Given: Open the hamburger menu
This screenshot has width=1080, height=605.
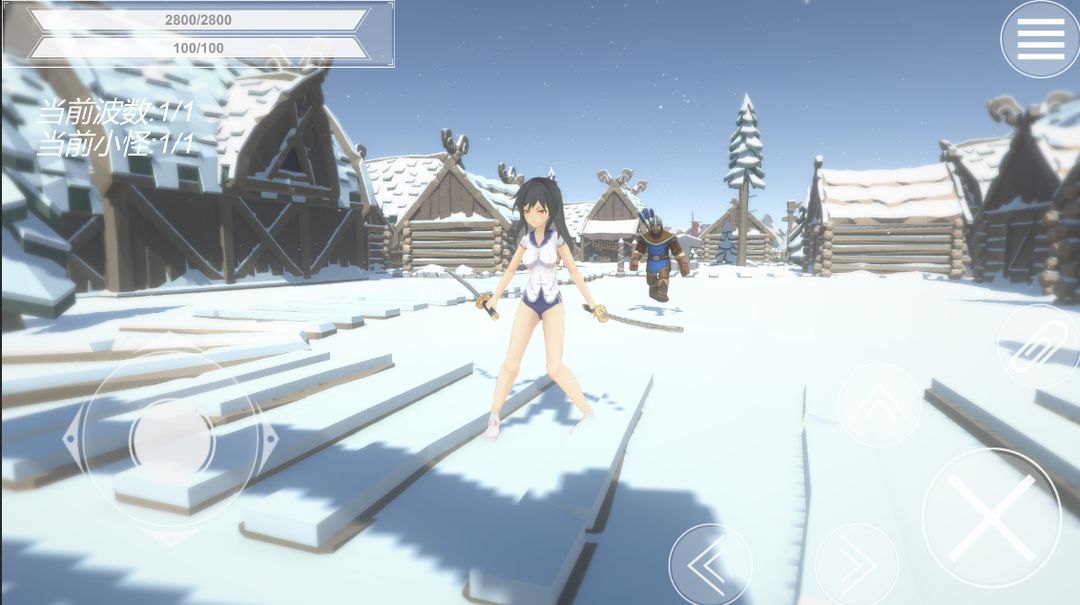Looking at the screenshot, I should tap(1040, 39).
